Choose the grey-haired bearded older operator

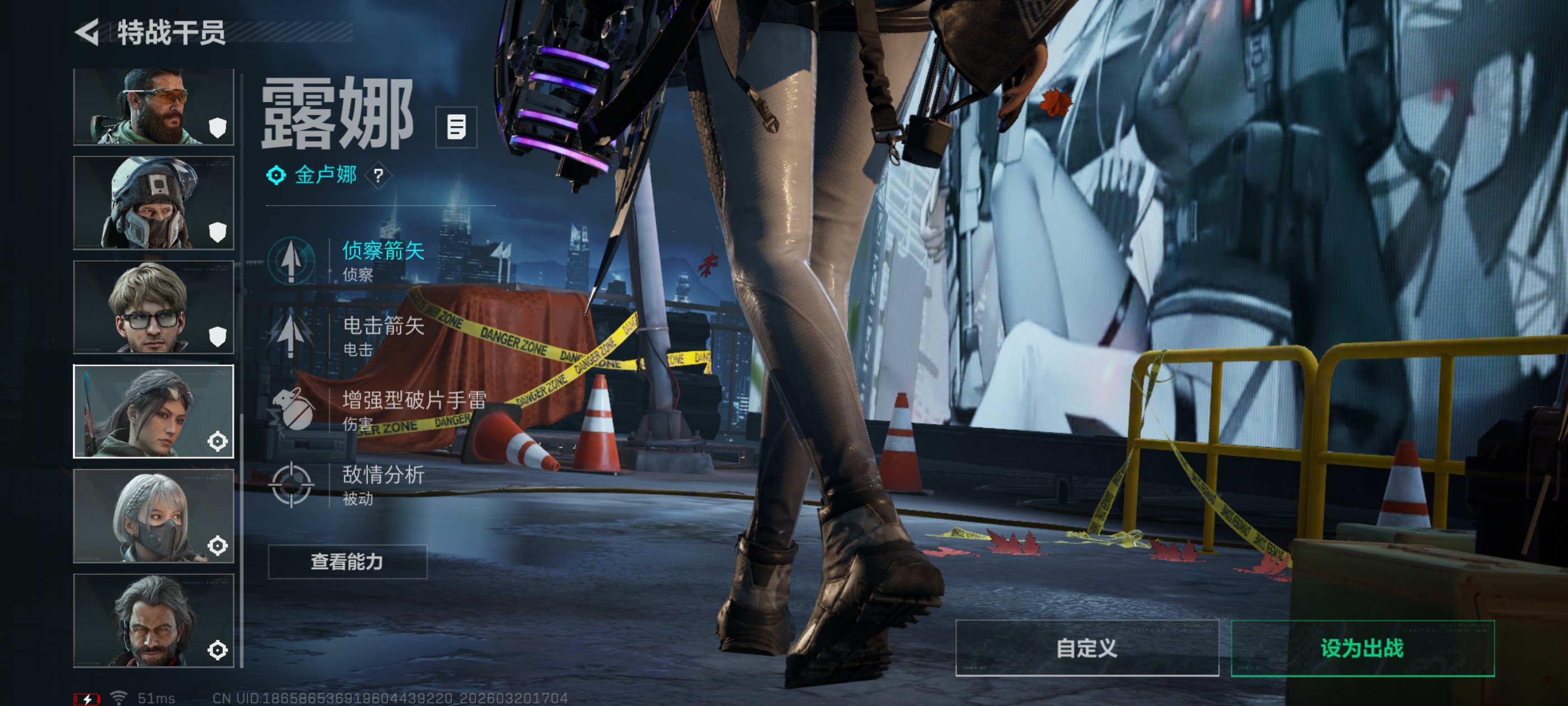click(153, 620)
